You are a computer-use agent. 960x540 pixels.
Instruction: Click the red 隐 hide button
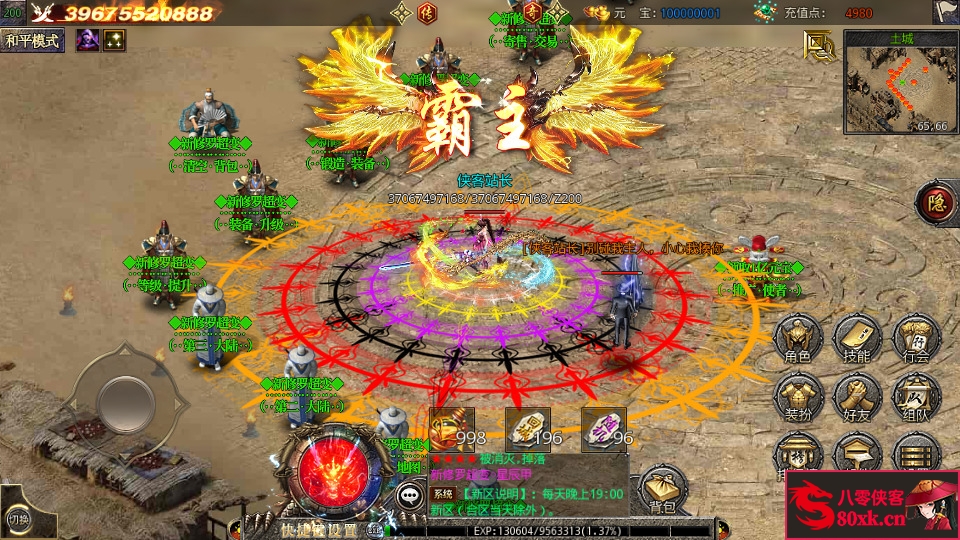[x=936, y=202]
